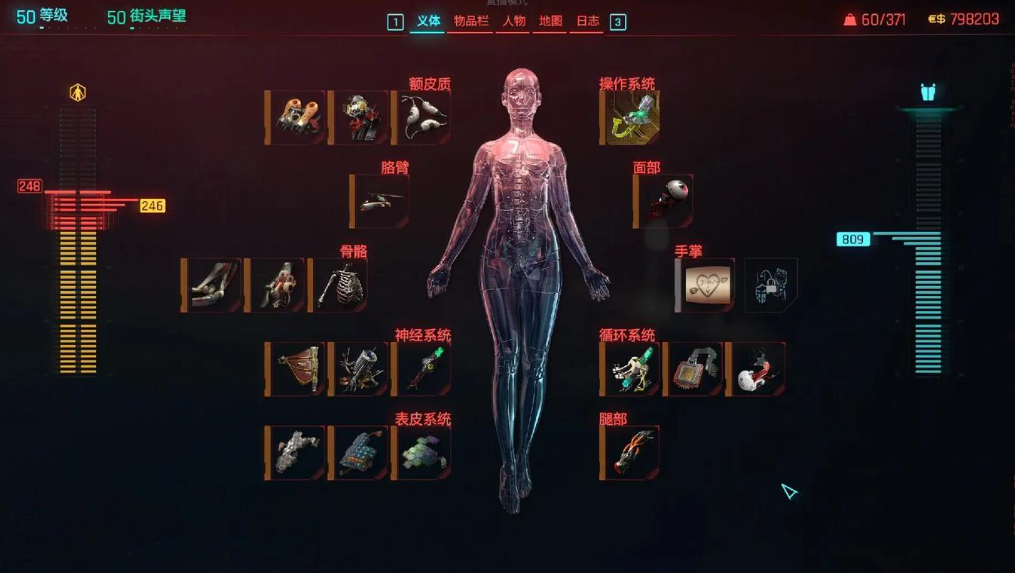The image size is (1015, 573).
Task: Show the 日志 journal tab
Action: coord(587,21)
